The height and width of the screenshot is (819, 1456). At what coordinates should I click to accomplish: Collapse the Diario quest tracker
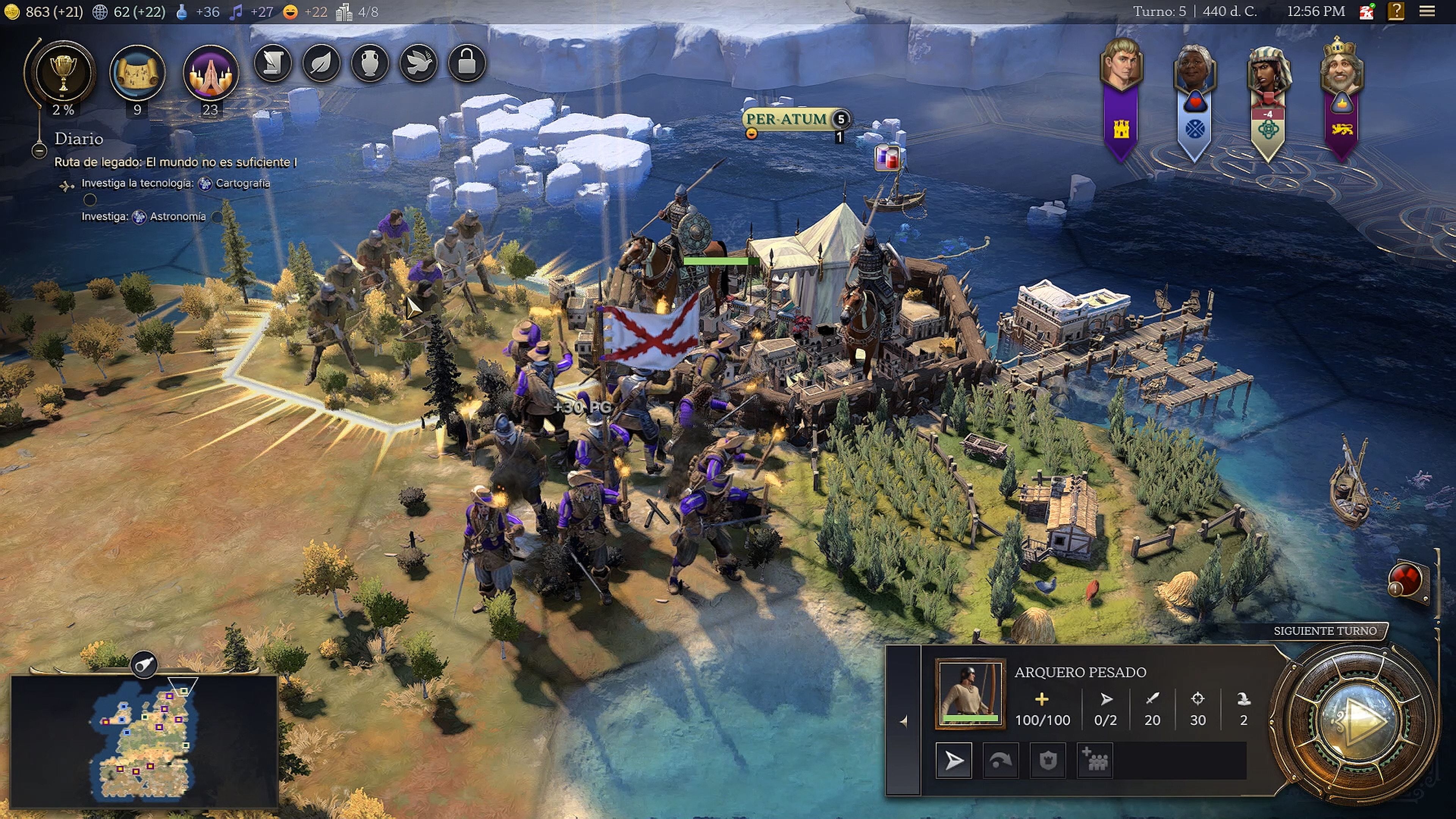(x=39, y=151)
